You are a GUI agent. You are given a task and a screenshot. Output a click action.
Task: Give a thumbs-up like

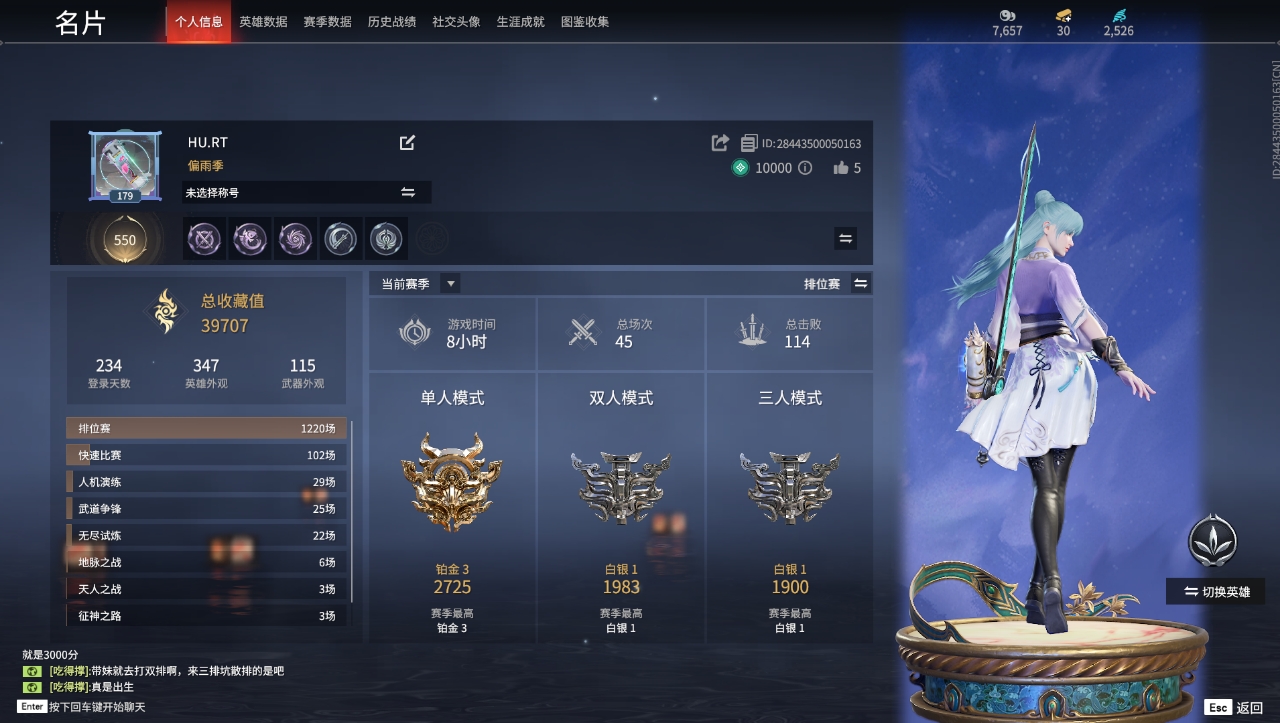841,168
